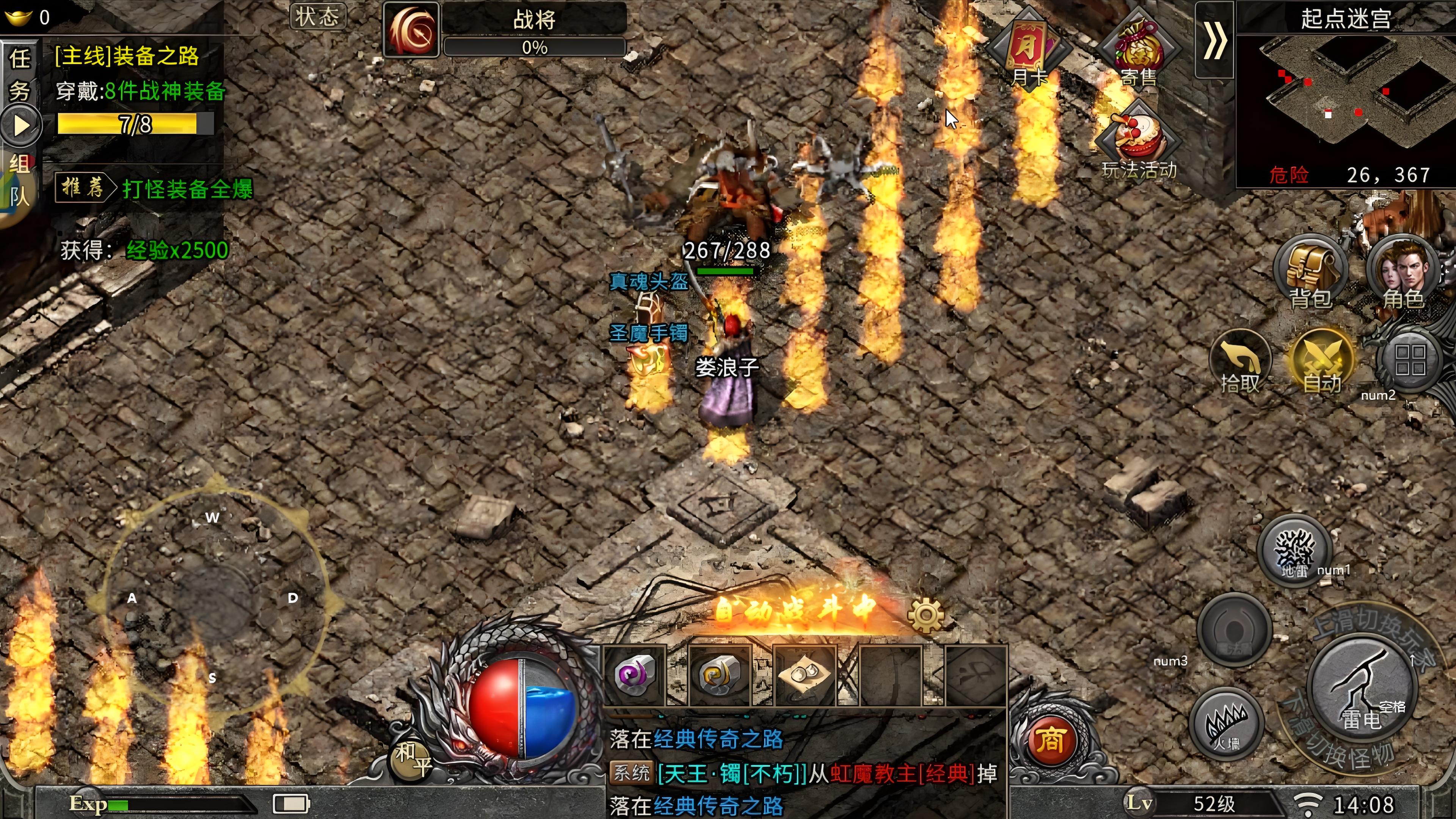This screenshot has height=819, width=1456.
Task: Use the purple swirl scroll in hotbar
Action: click(635, 675)
